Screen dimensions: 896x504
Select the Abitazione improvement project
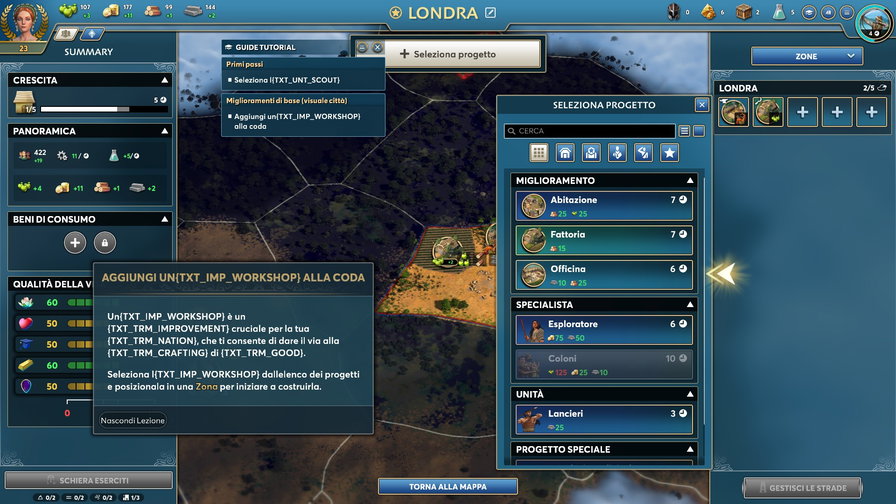point(604,206)
